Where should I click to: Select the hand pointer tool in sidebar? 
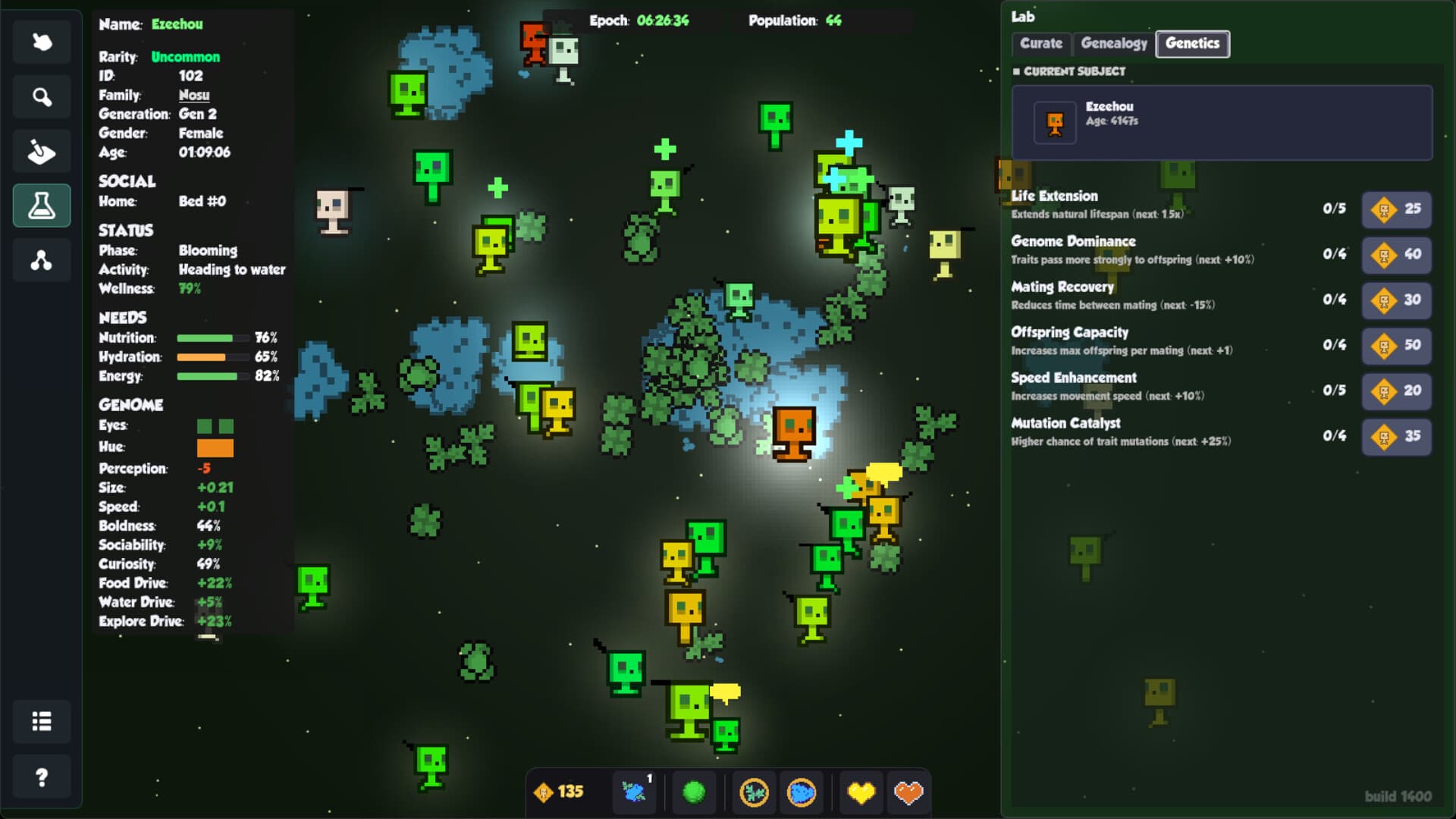pos(42,42)
